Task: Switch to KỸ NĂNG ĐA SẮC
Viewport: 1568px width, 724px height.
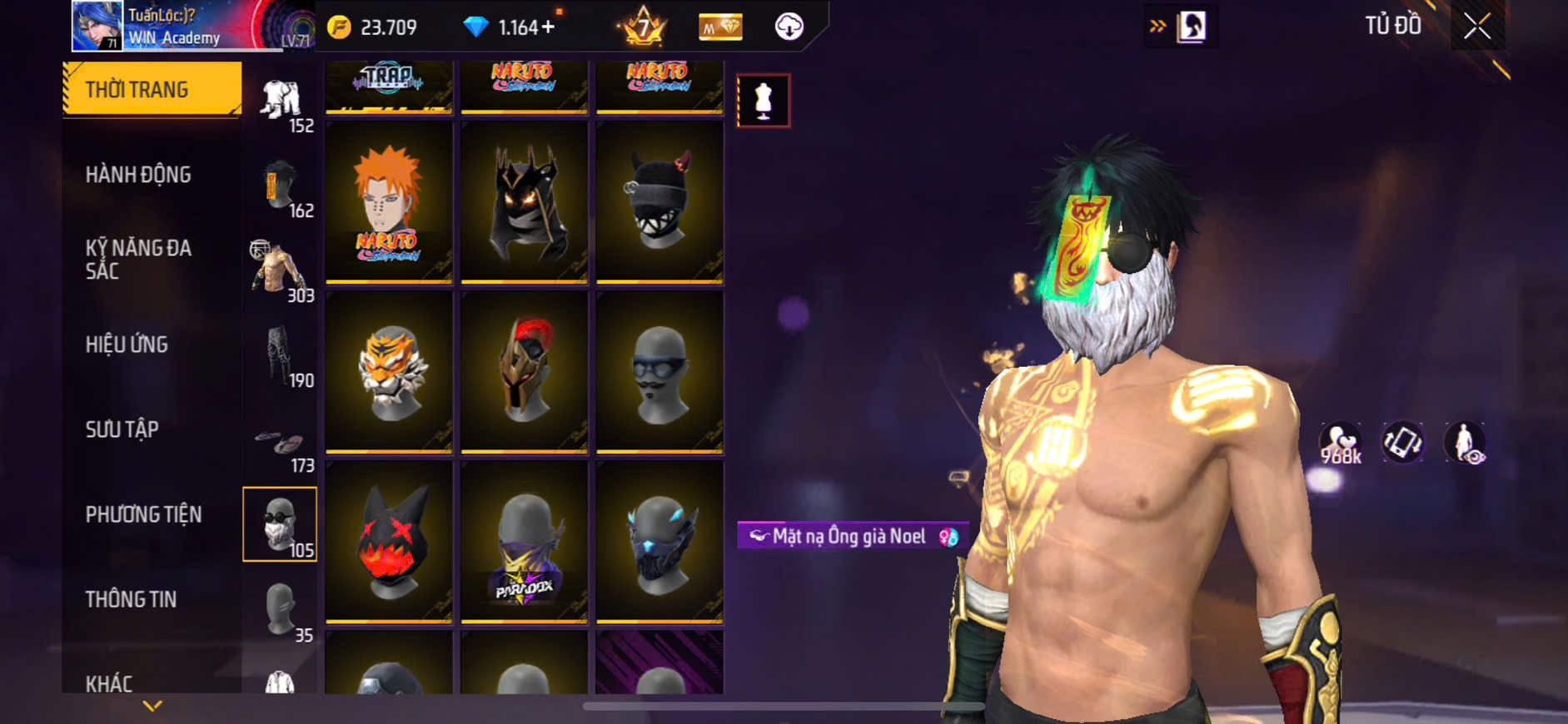Action: pos(138,259)
